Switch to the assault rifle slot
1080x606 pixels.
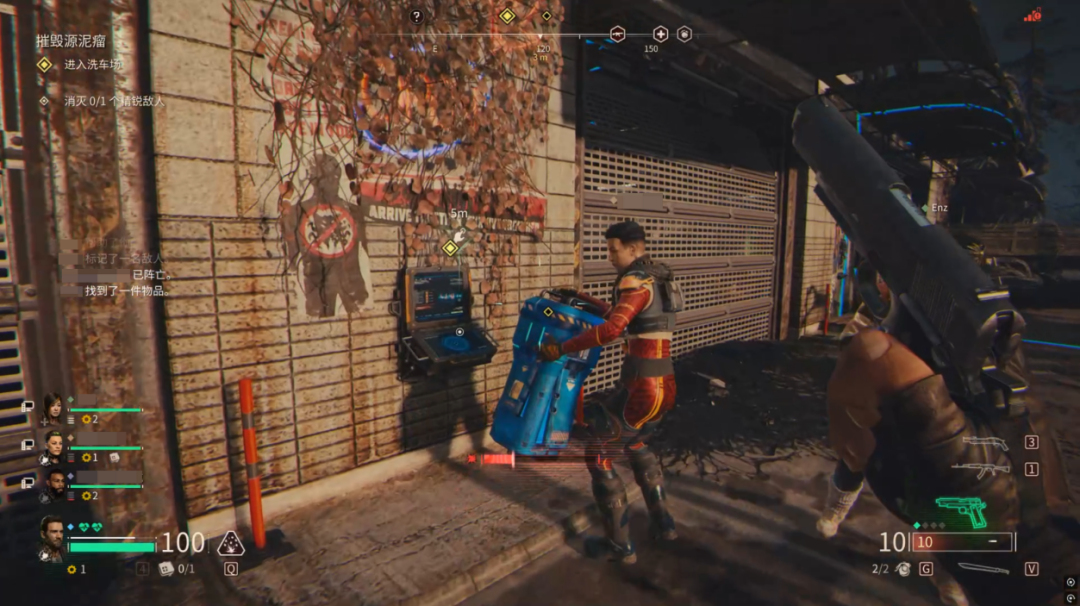[980, 468]
